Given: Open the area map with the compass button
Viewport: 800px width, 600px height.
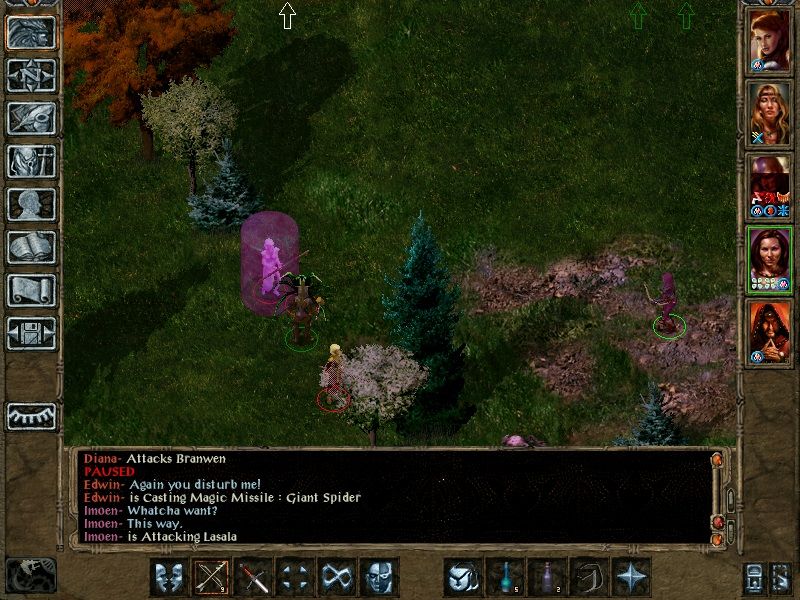Looking at the screenshot, I should tap(31, 74).
